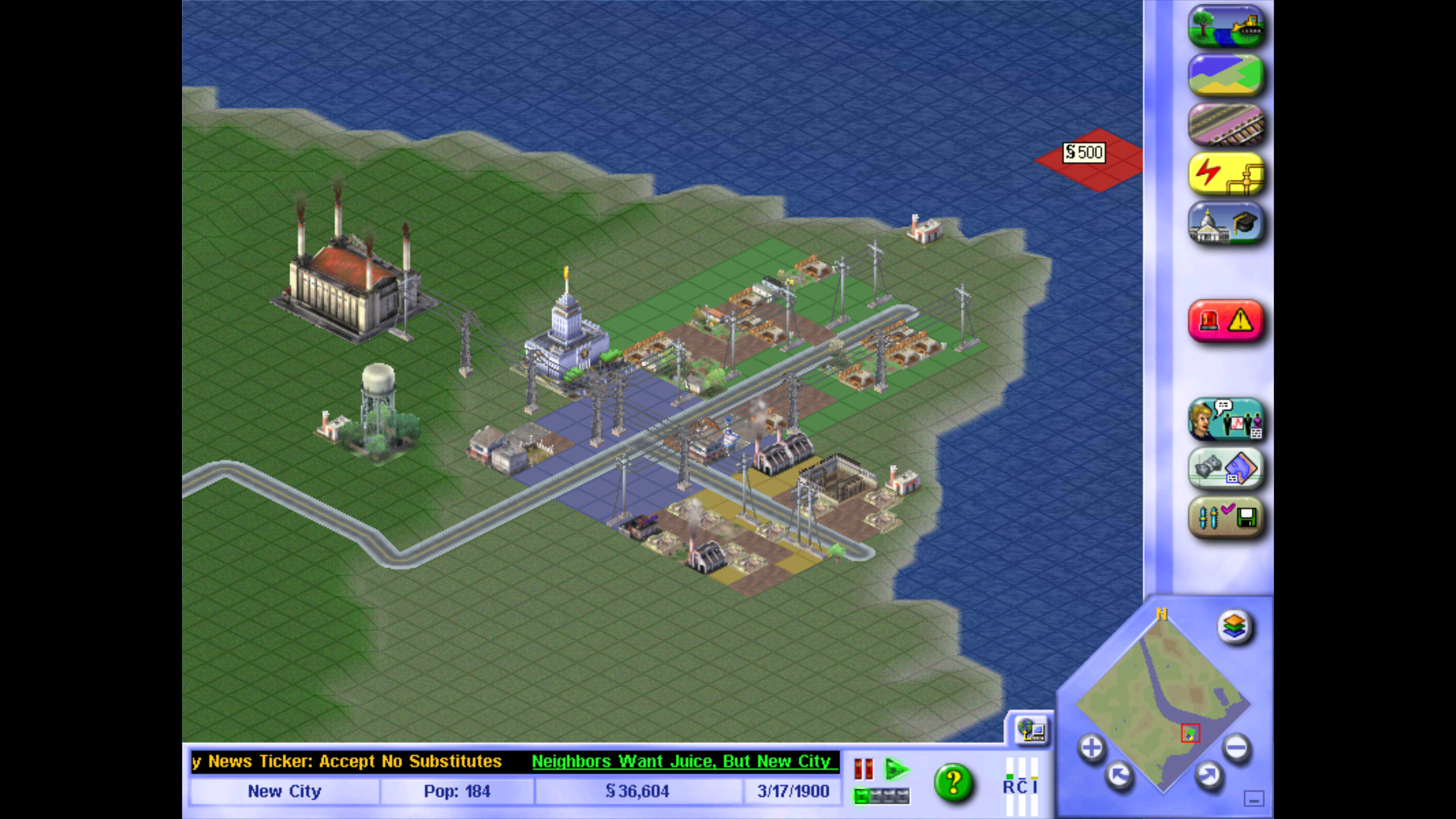Open the power and water utilities menu
The height and width of the screenshot is (819, 1456).
(1226, 174)
